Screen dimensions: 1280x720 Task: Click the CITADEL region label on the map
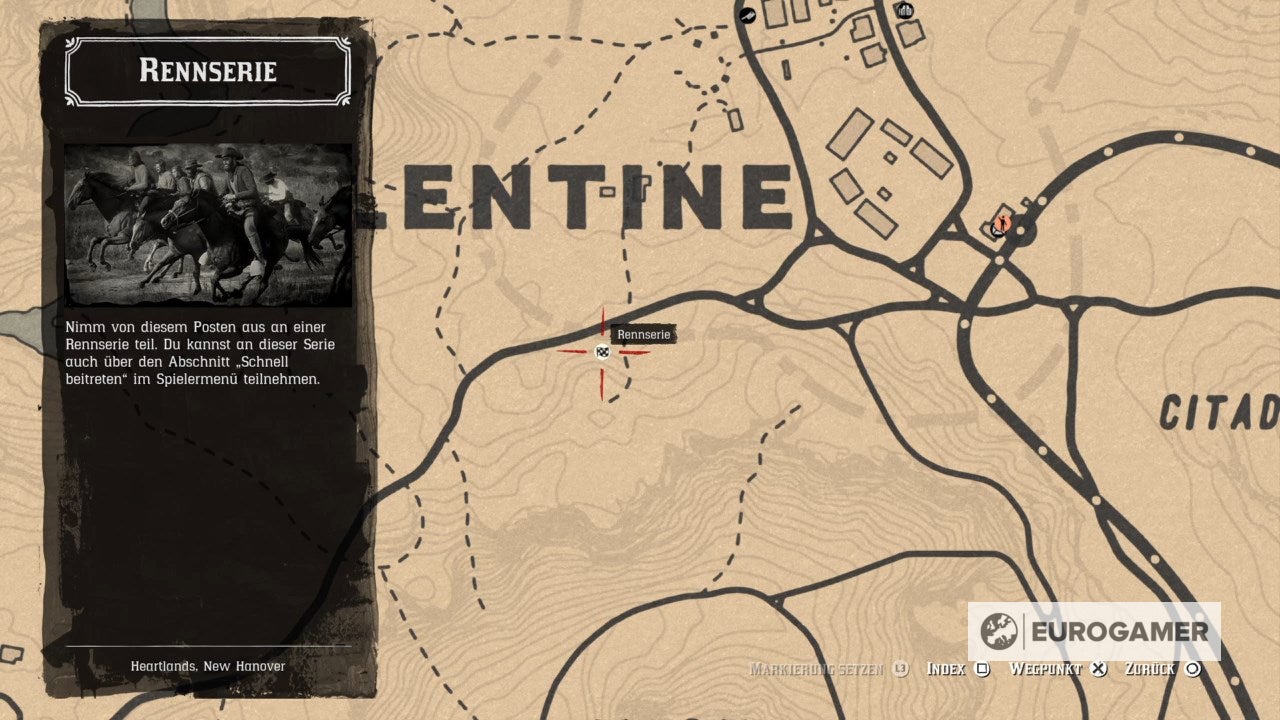coord(1221,410)
